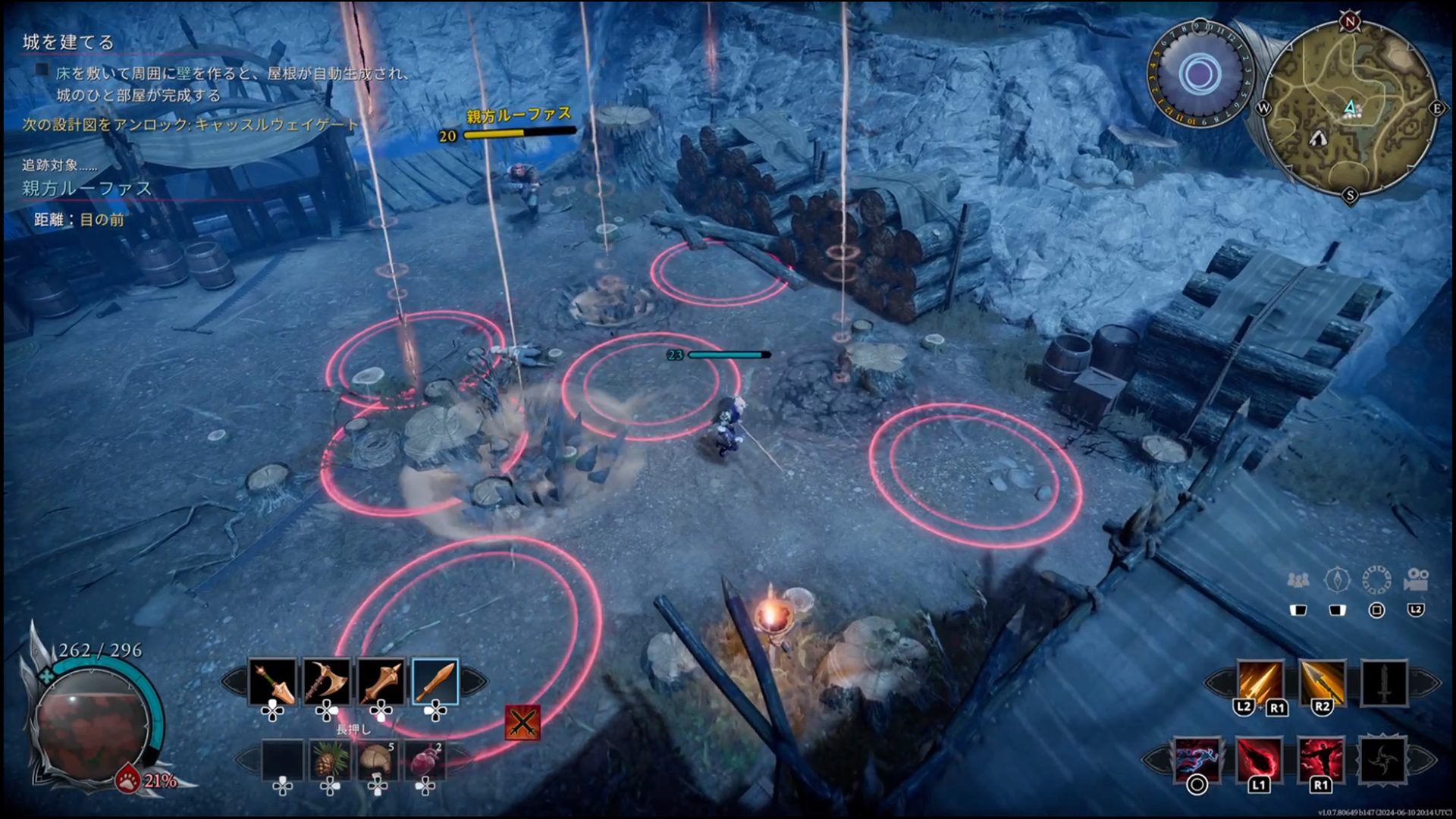Select the highlighted copper sword slot

(x=435, y=682)
